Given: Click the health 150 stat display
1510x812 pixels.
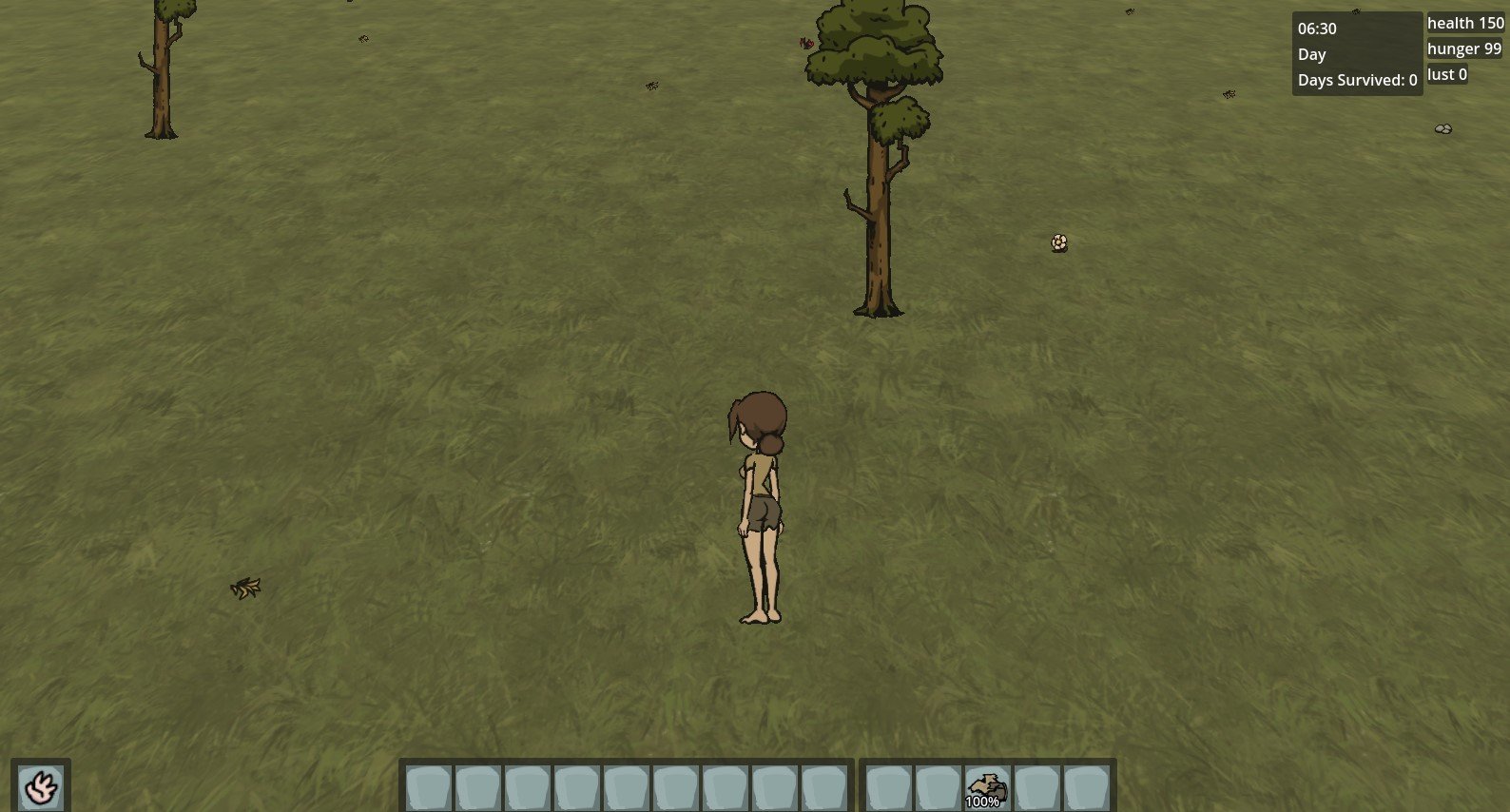Looking at the screenshot, I should tap(1464, 22).
